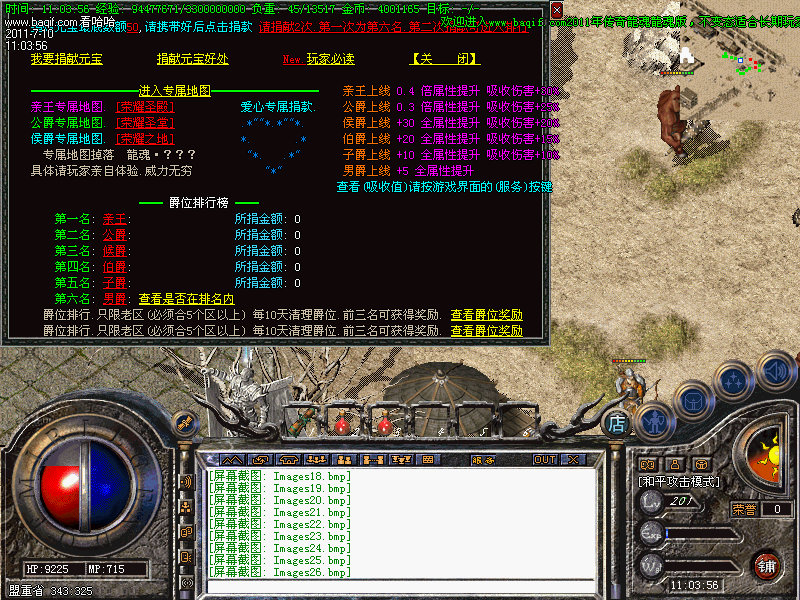The image size is (800, 600).
Task: Enter the 荣耀之地 exclusive map
Action: (145, 138)
